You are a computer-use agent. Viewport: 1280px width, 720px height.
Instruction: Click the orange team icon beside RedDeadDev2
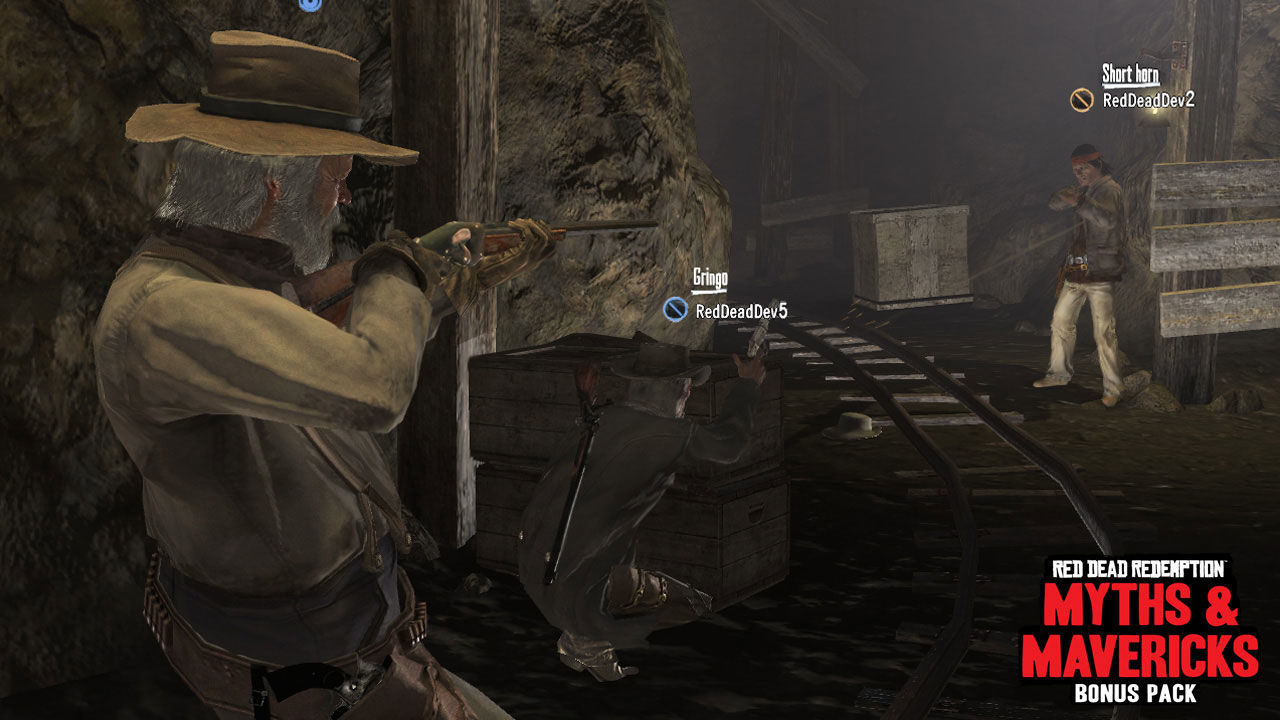point(1081,100)
